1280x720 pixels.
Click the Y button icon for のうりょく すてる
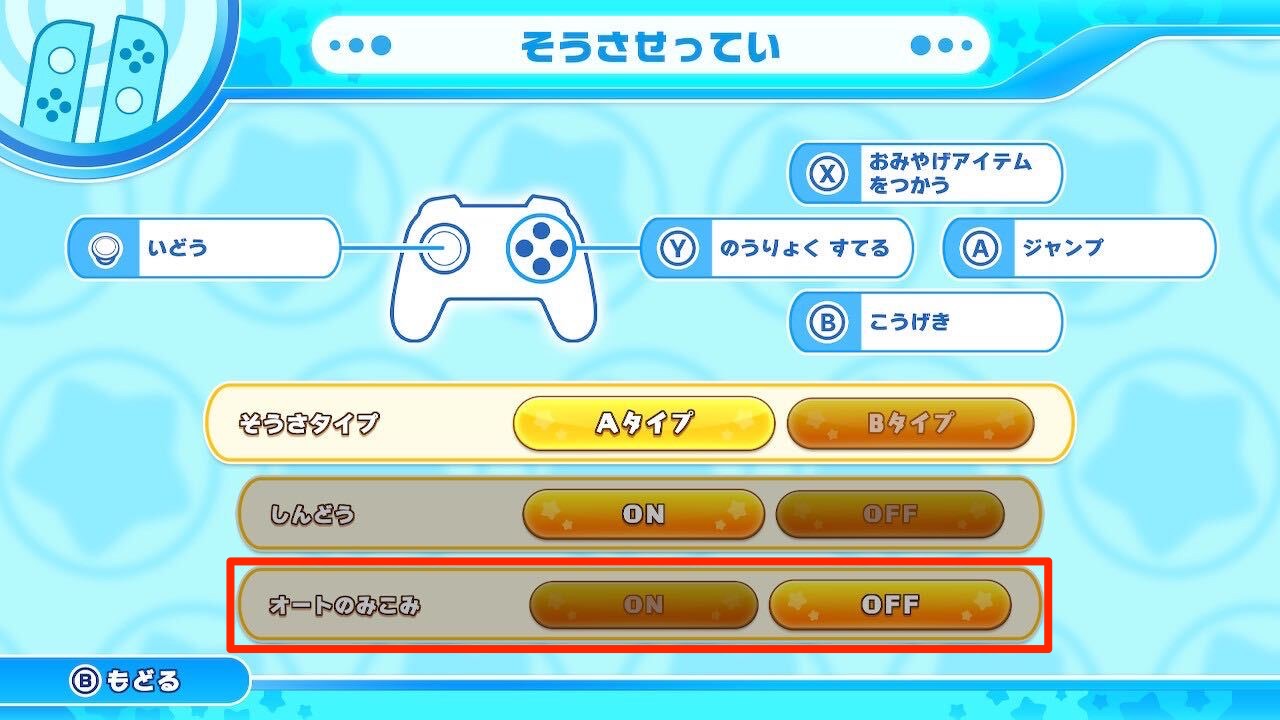point(675,248)
